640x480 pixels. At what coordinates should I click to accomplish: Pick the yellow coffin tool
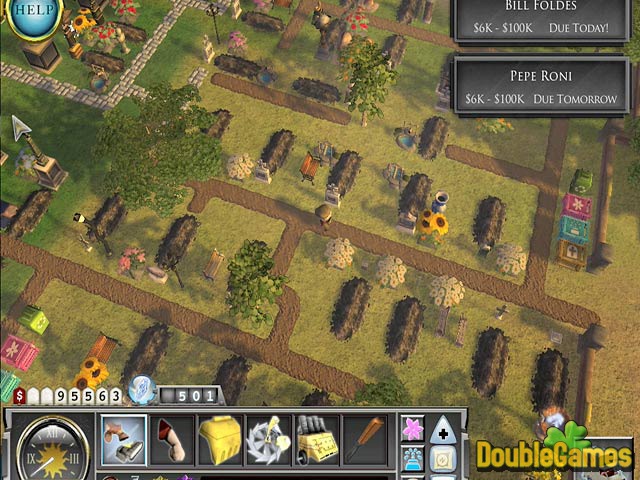(220, 439)
